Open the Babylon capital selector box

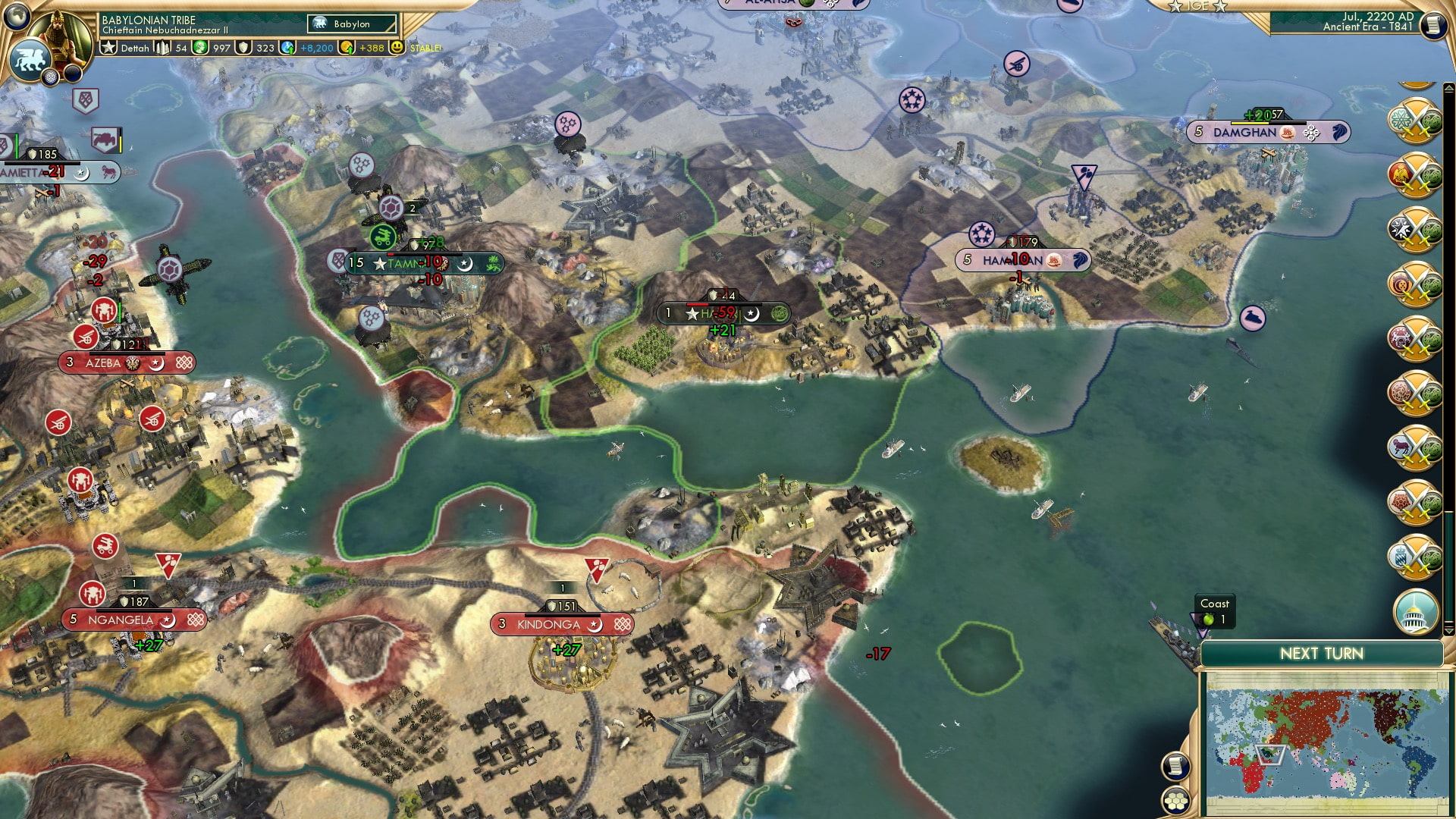pos(353,24)
